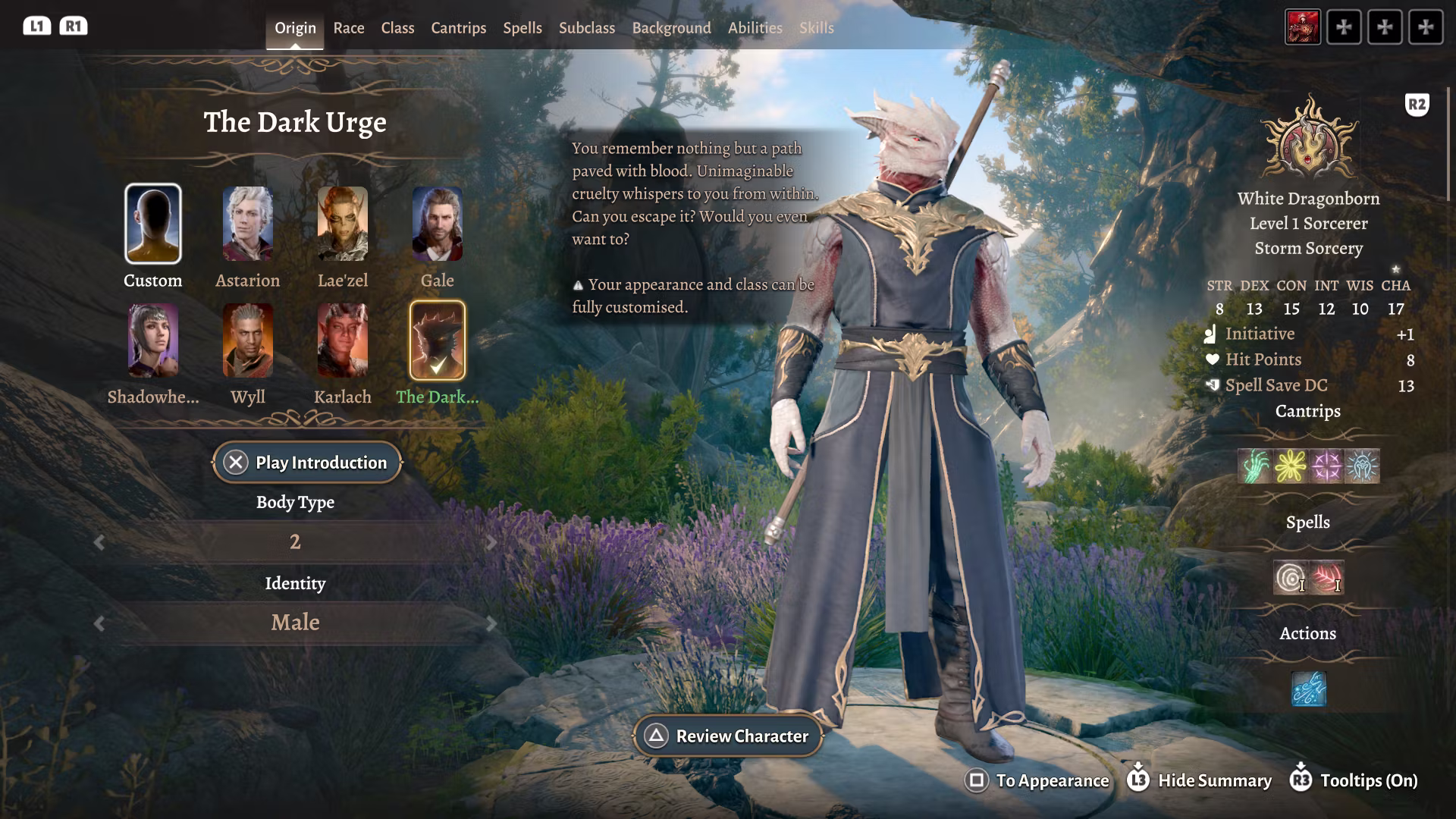Open the Class tab

click(x=397, y=28)
